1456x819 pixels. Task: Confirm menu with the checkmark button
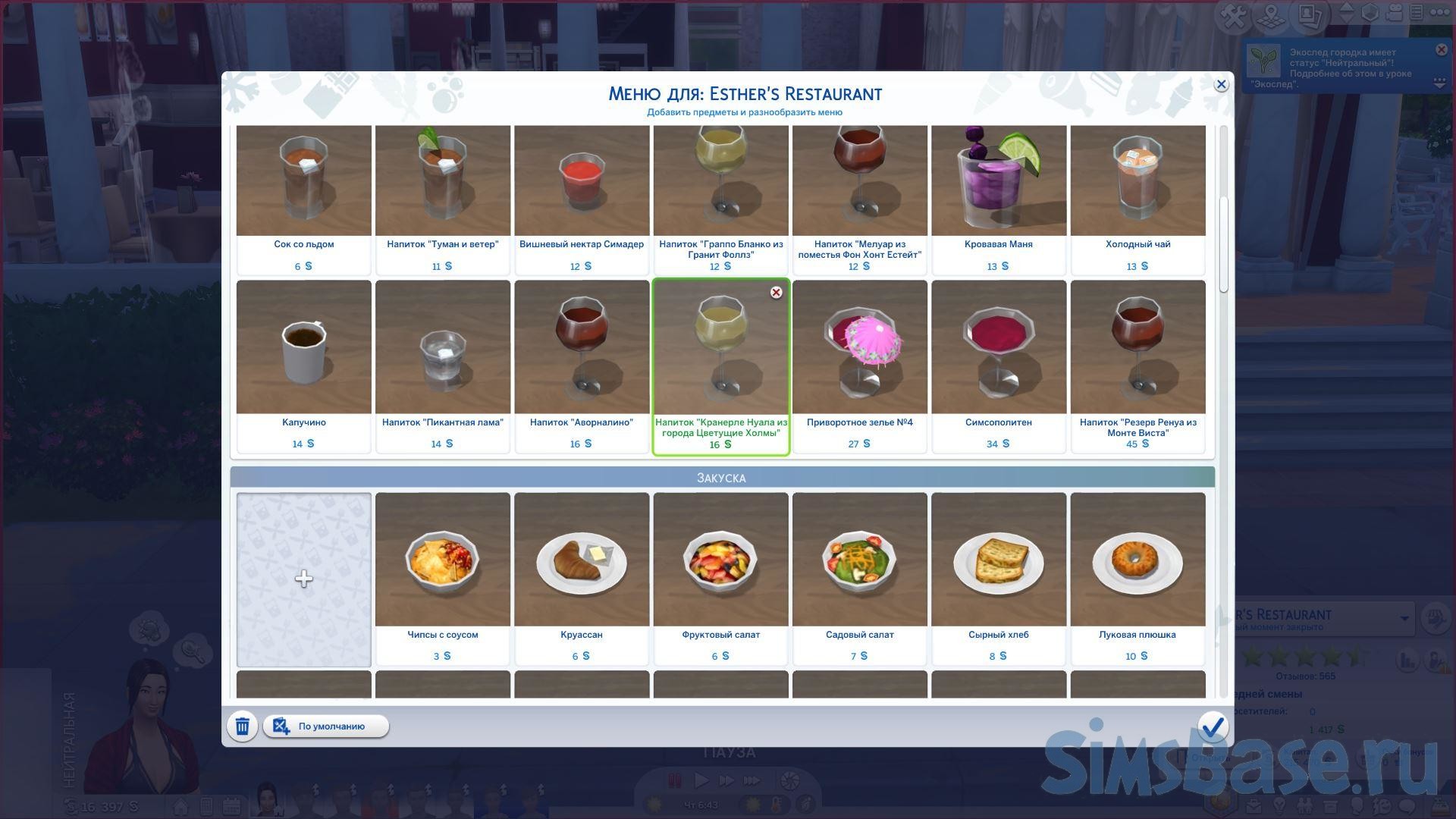(1212, 726)
